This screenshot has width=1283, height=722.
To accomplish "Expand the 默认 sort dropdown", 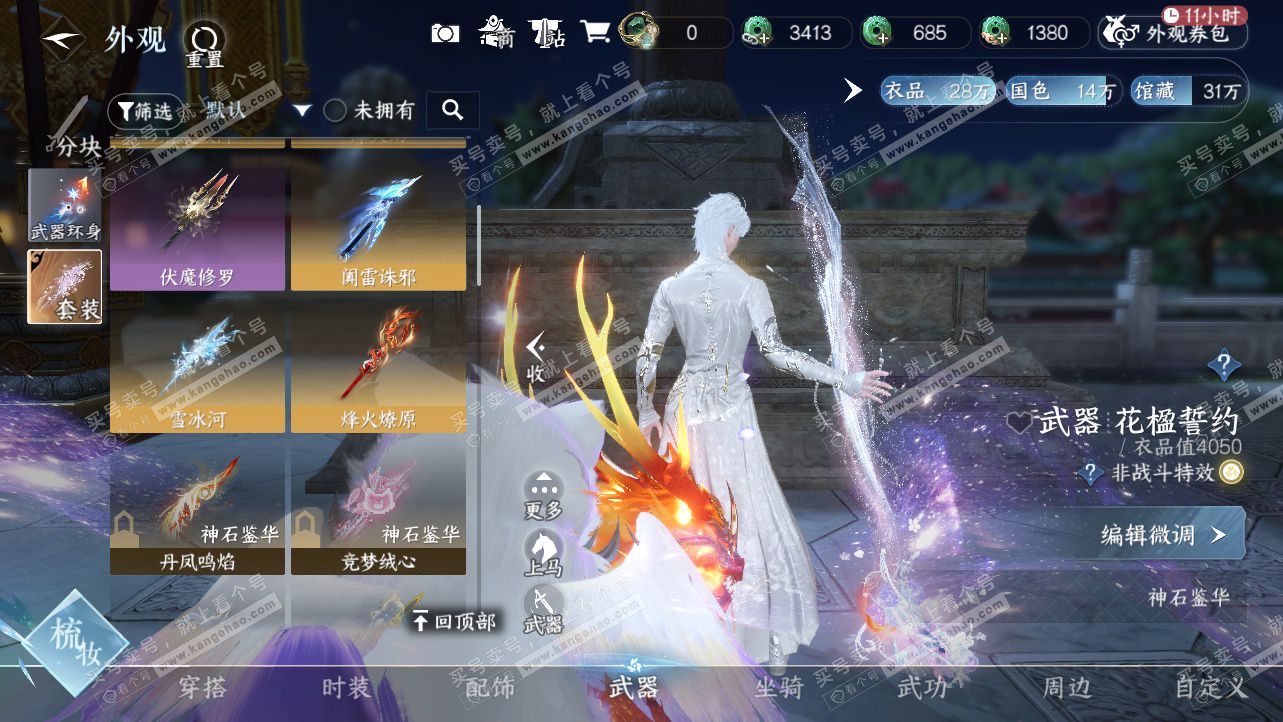I will click(302, 111).
